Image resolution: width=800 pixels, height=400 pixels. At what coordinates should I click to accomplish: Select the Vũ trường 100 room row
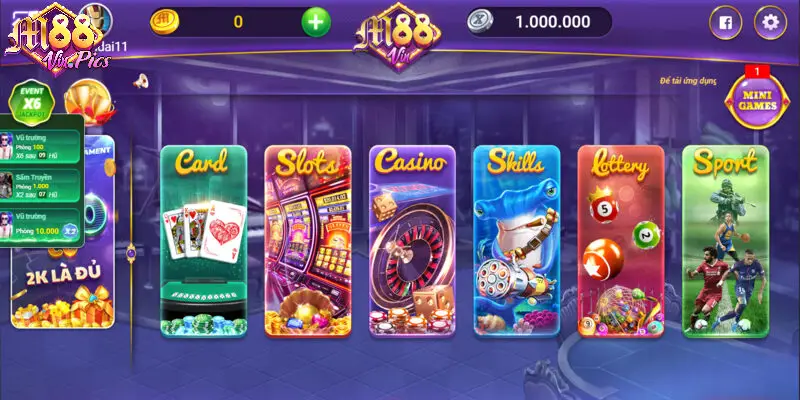(x=46, y=149)
